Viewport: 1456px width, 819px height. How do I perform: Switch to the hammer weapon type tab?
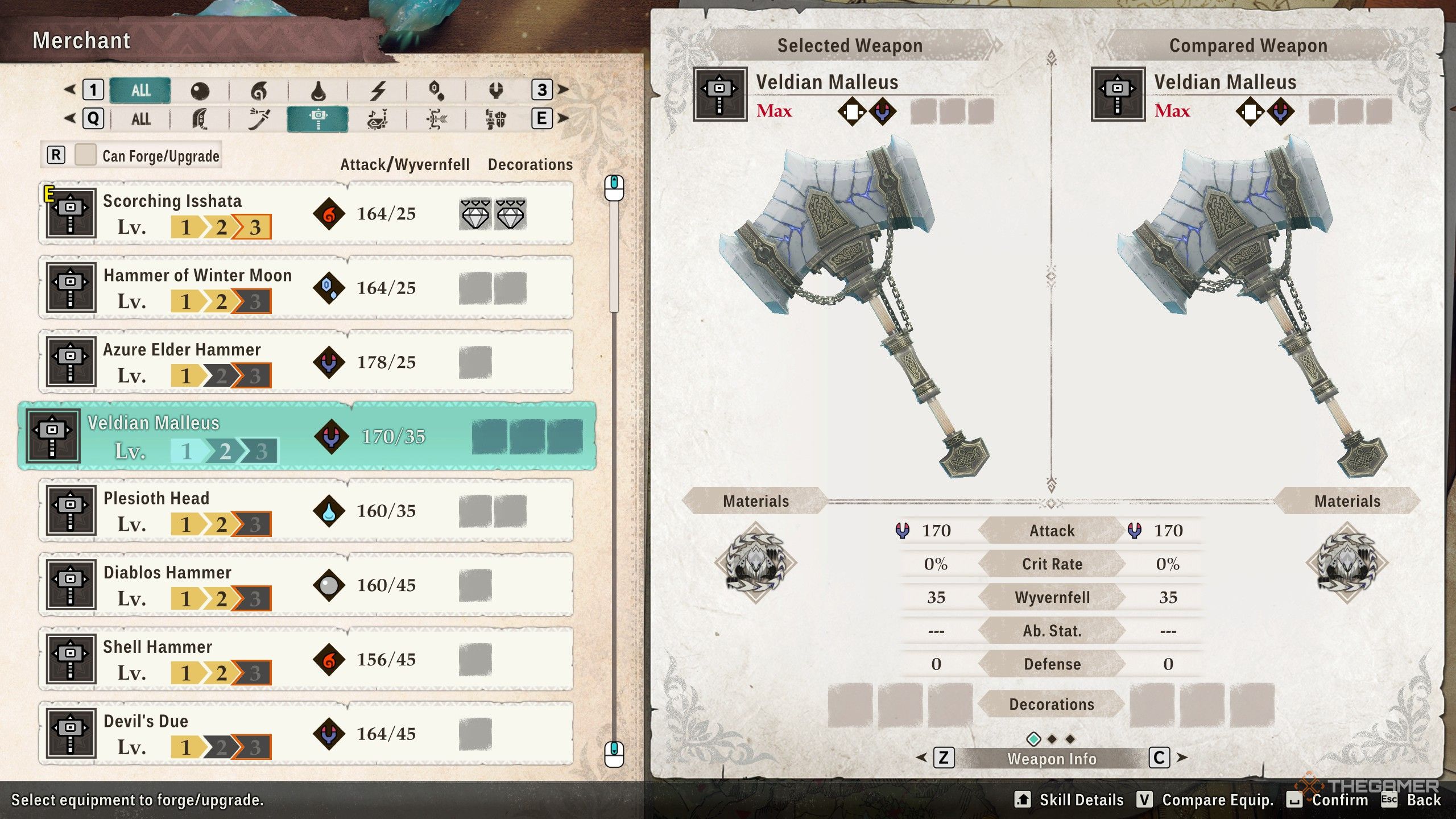[x=318, y=119]
